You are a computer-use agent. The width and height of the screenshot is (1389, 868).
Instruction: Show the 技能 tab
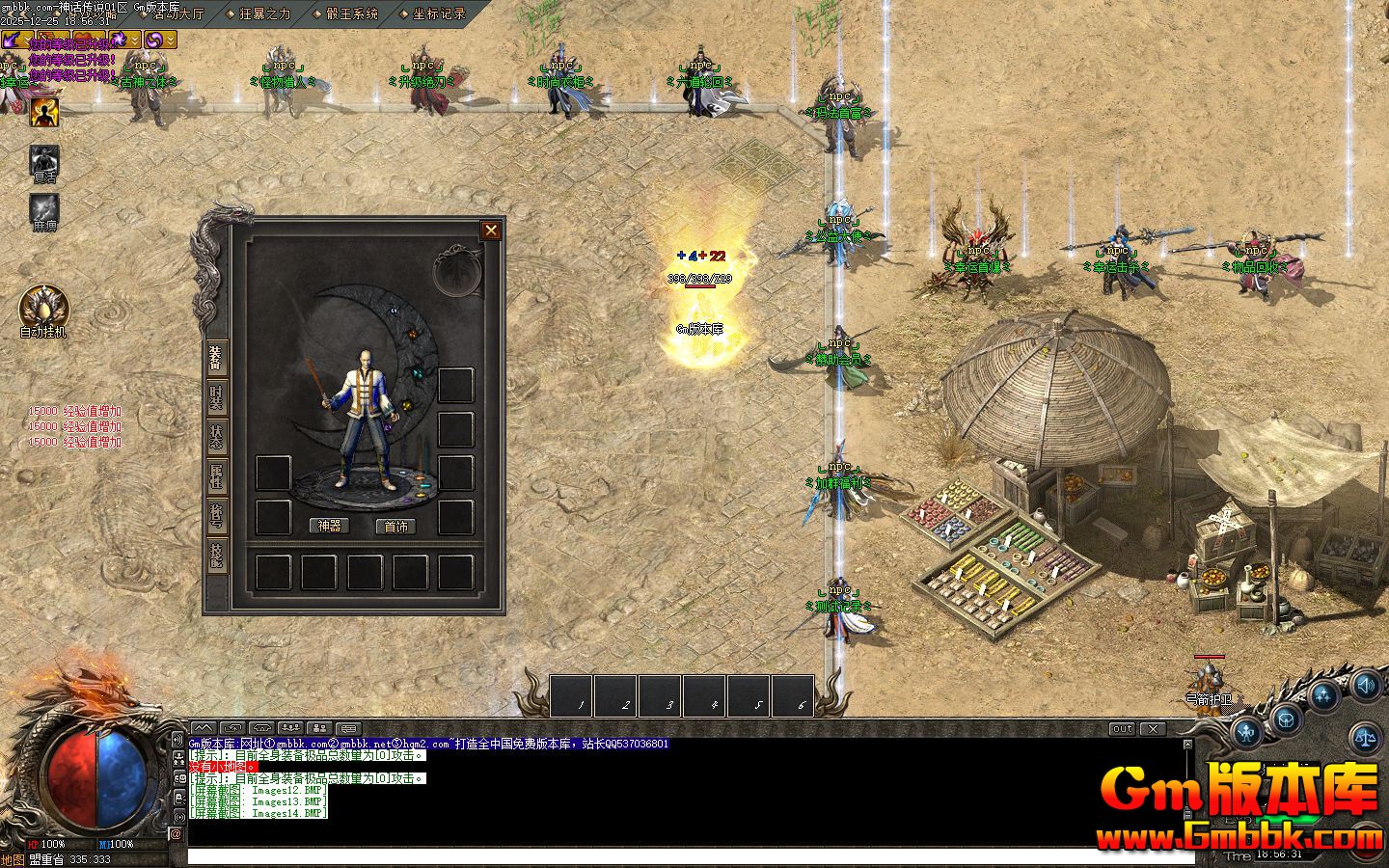[217, 555]
